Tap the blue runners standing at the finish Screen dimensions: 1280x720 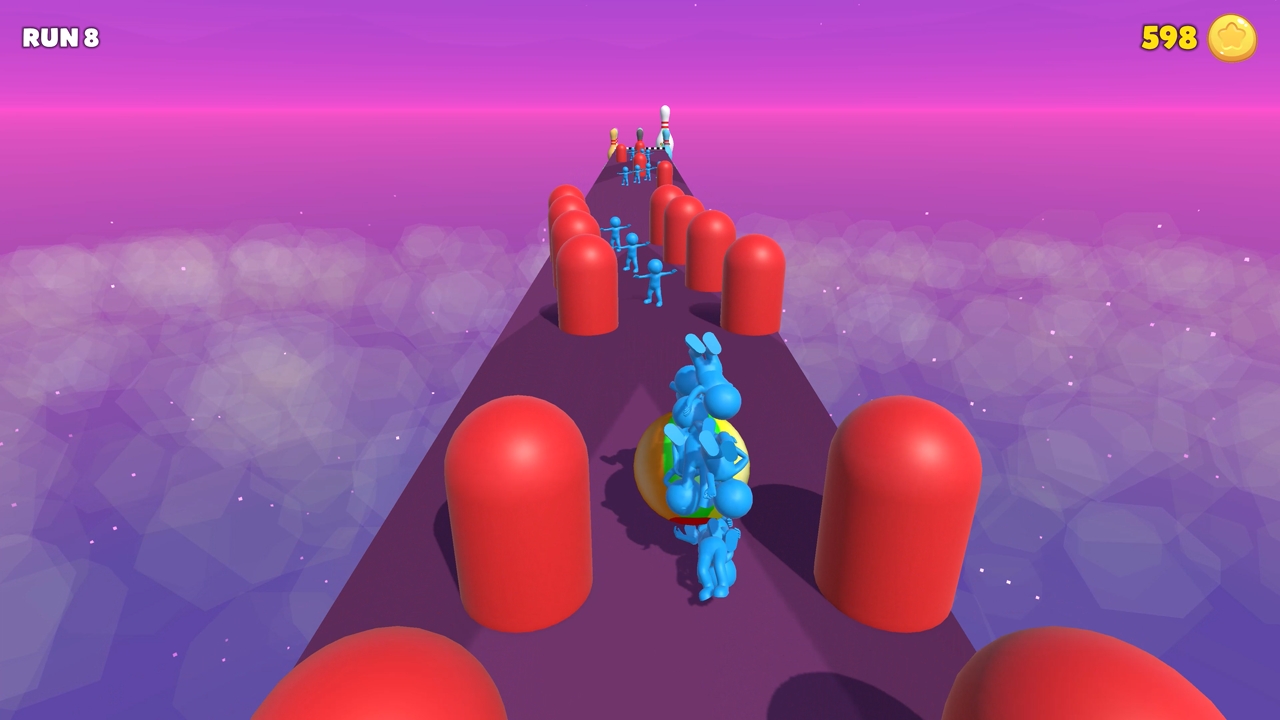638,170
